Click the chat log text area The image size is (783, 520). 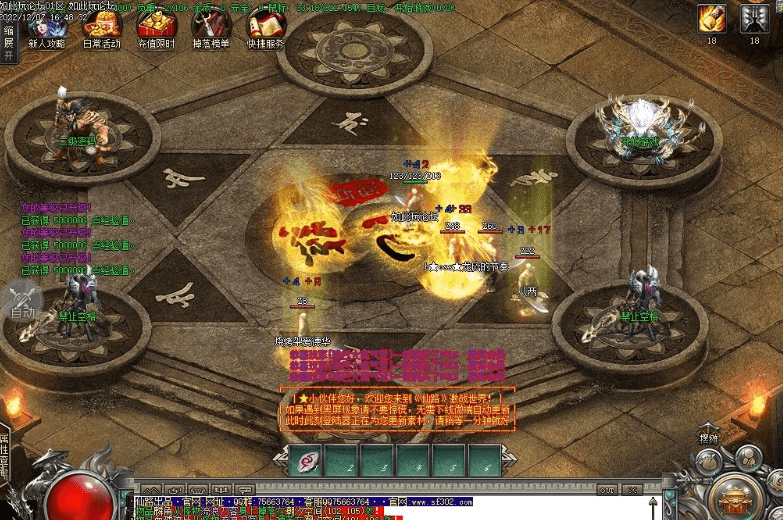click(390, 508)
